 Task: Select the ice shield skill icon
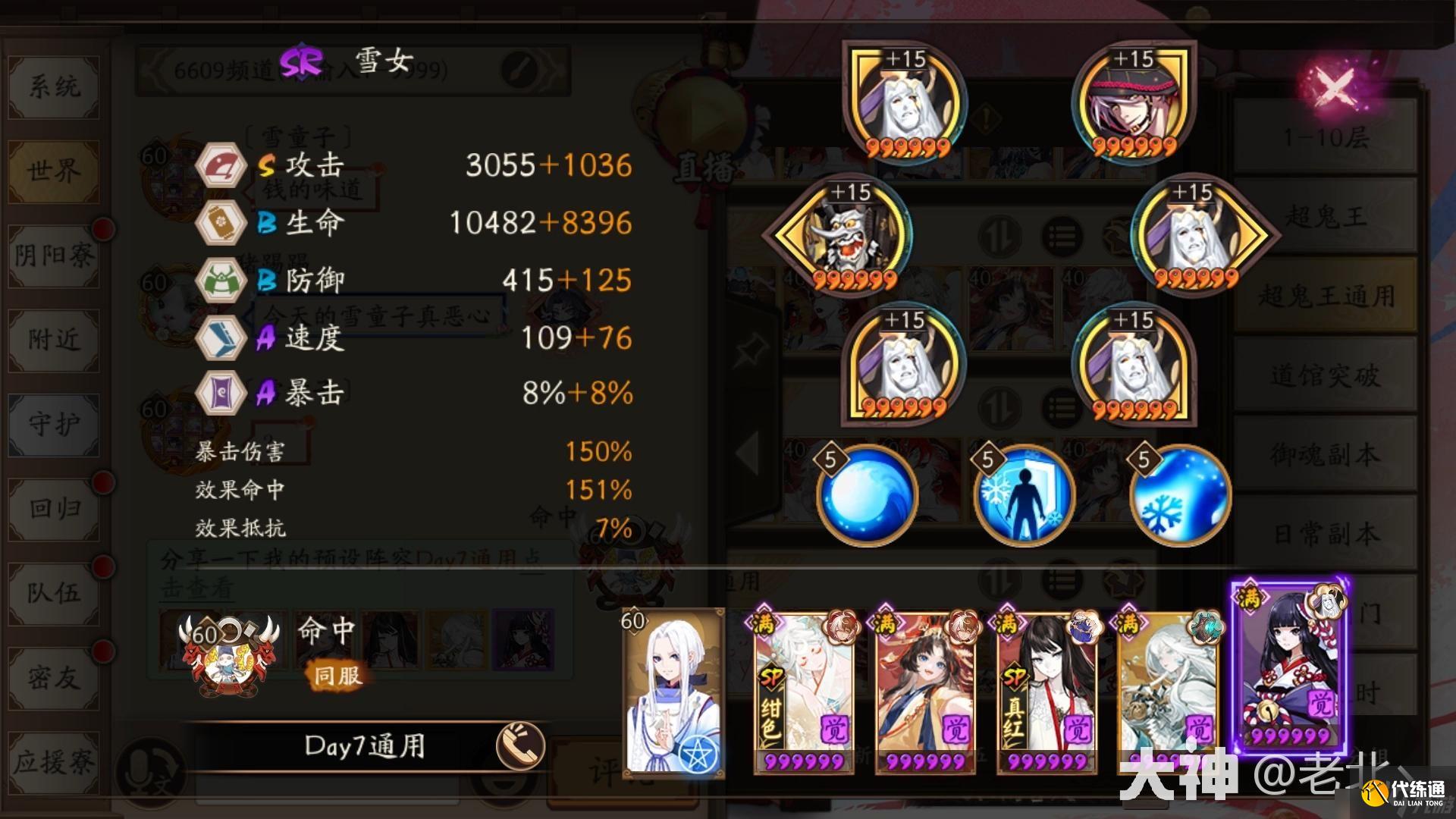pyautogui.click(x=1024, y=494)
